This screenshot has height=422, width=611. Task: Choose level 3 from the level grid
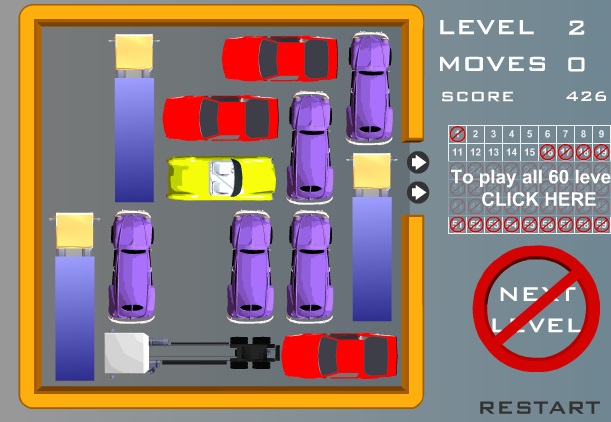coord(493,133)
